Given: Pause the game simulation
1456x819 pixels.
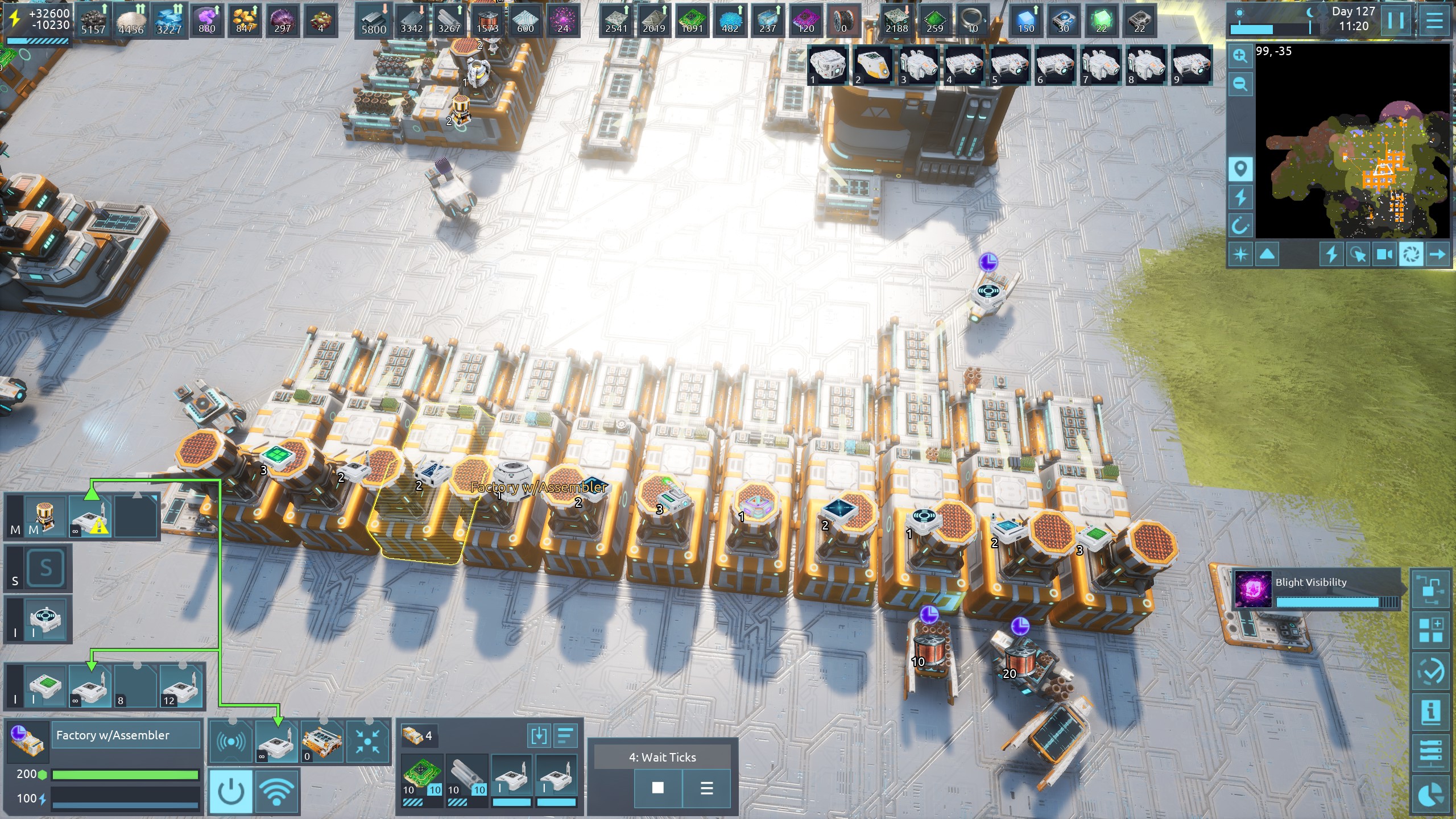Looking at the screenshot, I should click(1396, 21).
